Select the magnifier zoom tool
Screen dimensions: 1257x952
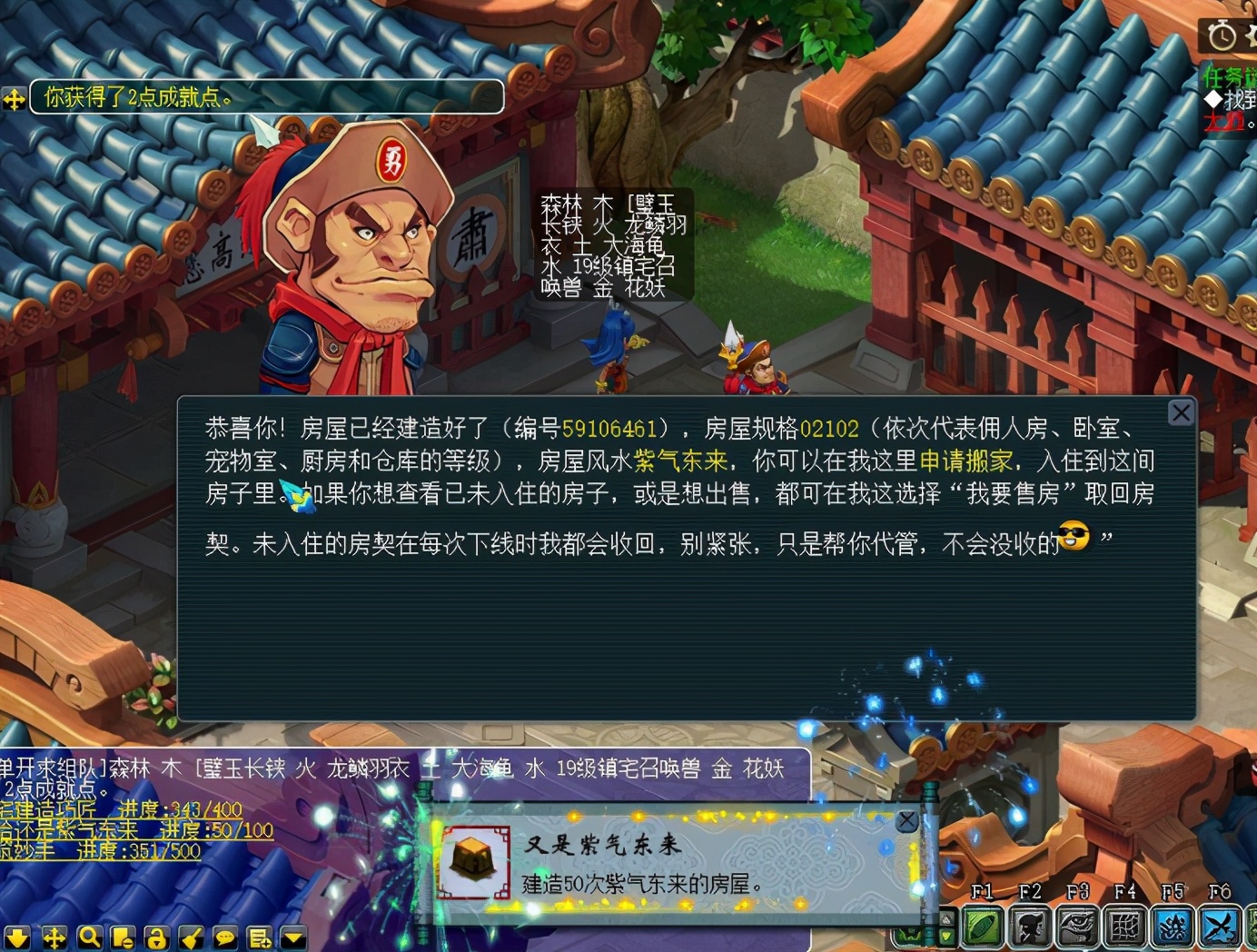89,936
